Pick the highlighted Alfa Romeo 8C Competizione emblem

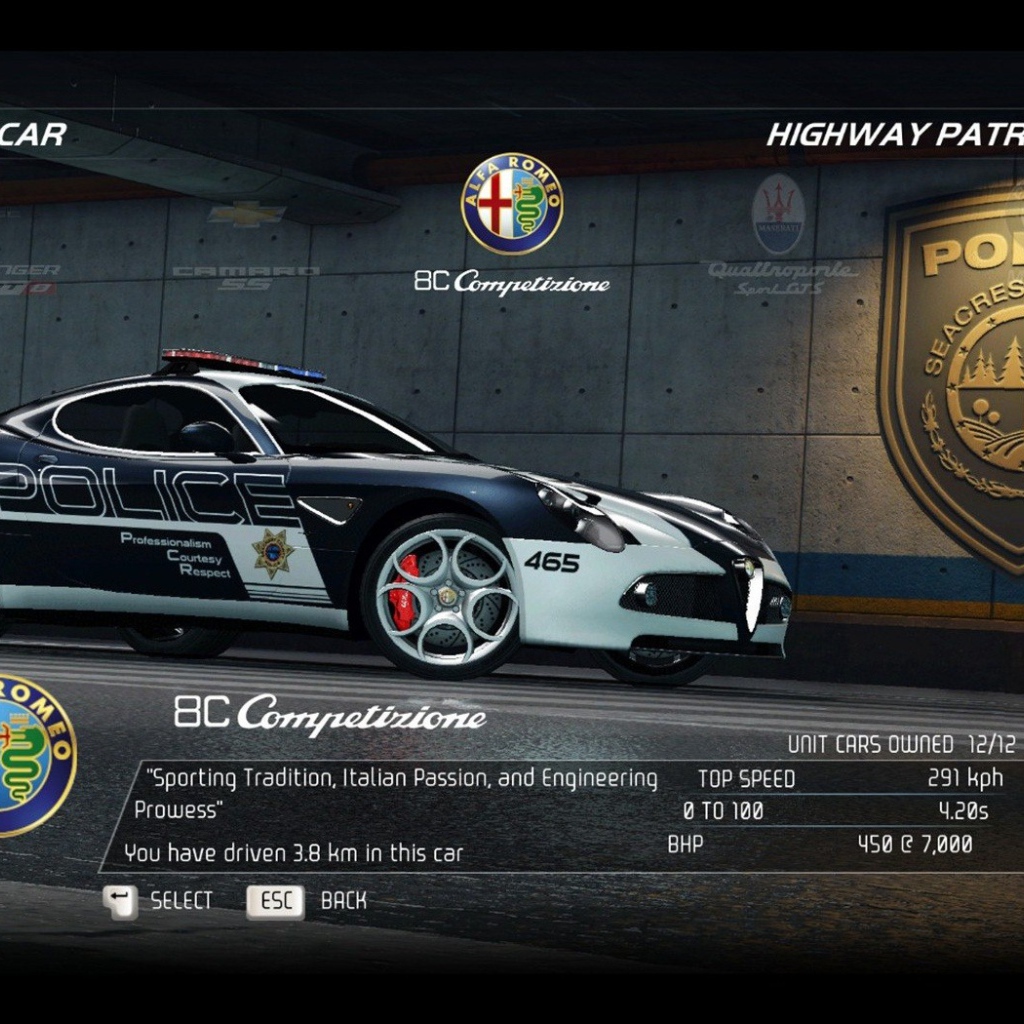click(512, 203)
